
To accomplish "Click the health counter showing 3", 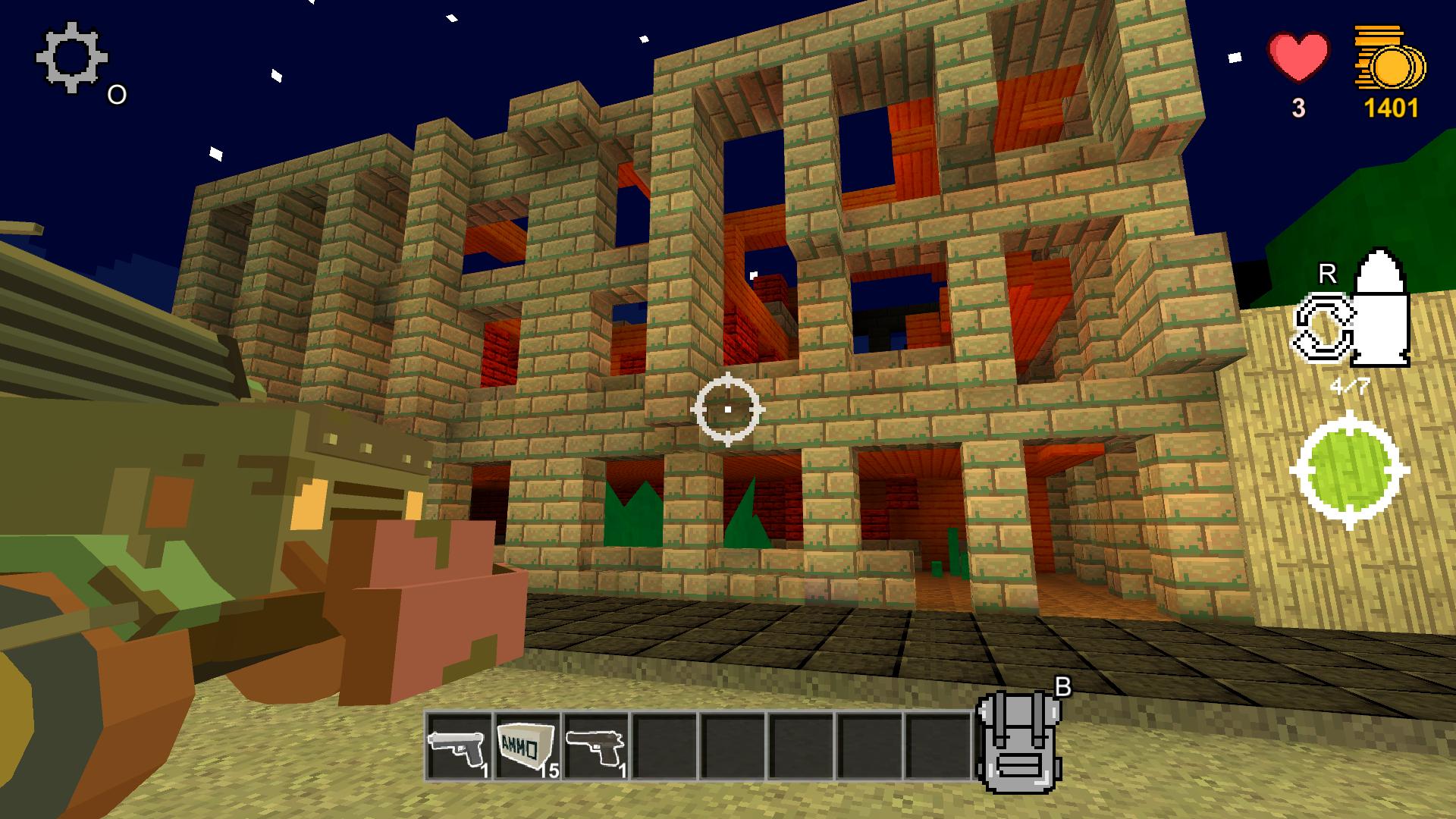I will tap(1298, 108).
